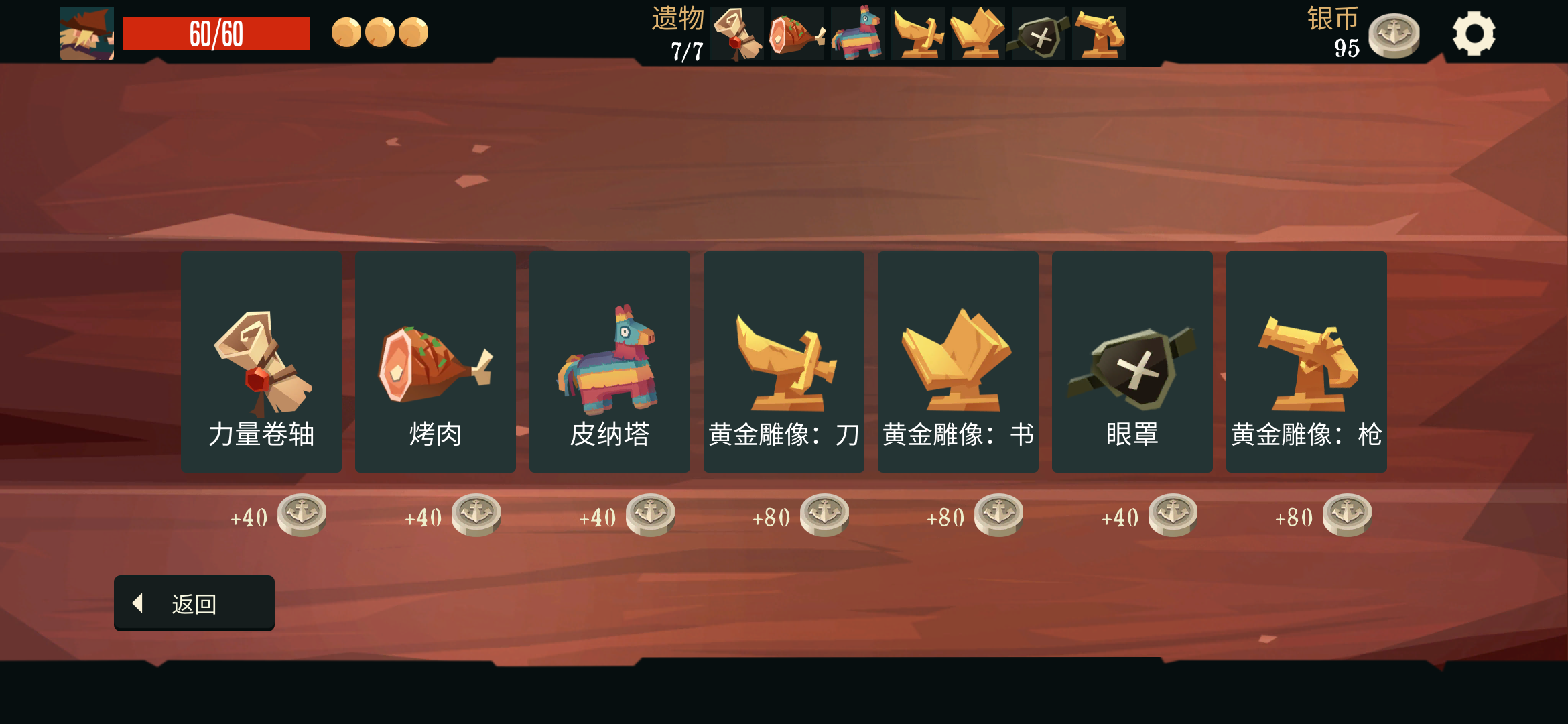Select the 力量卷轴 item card

pos(261,361)
